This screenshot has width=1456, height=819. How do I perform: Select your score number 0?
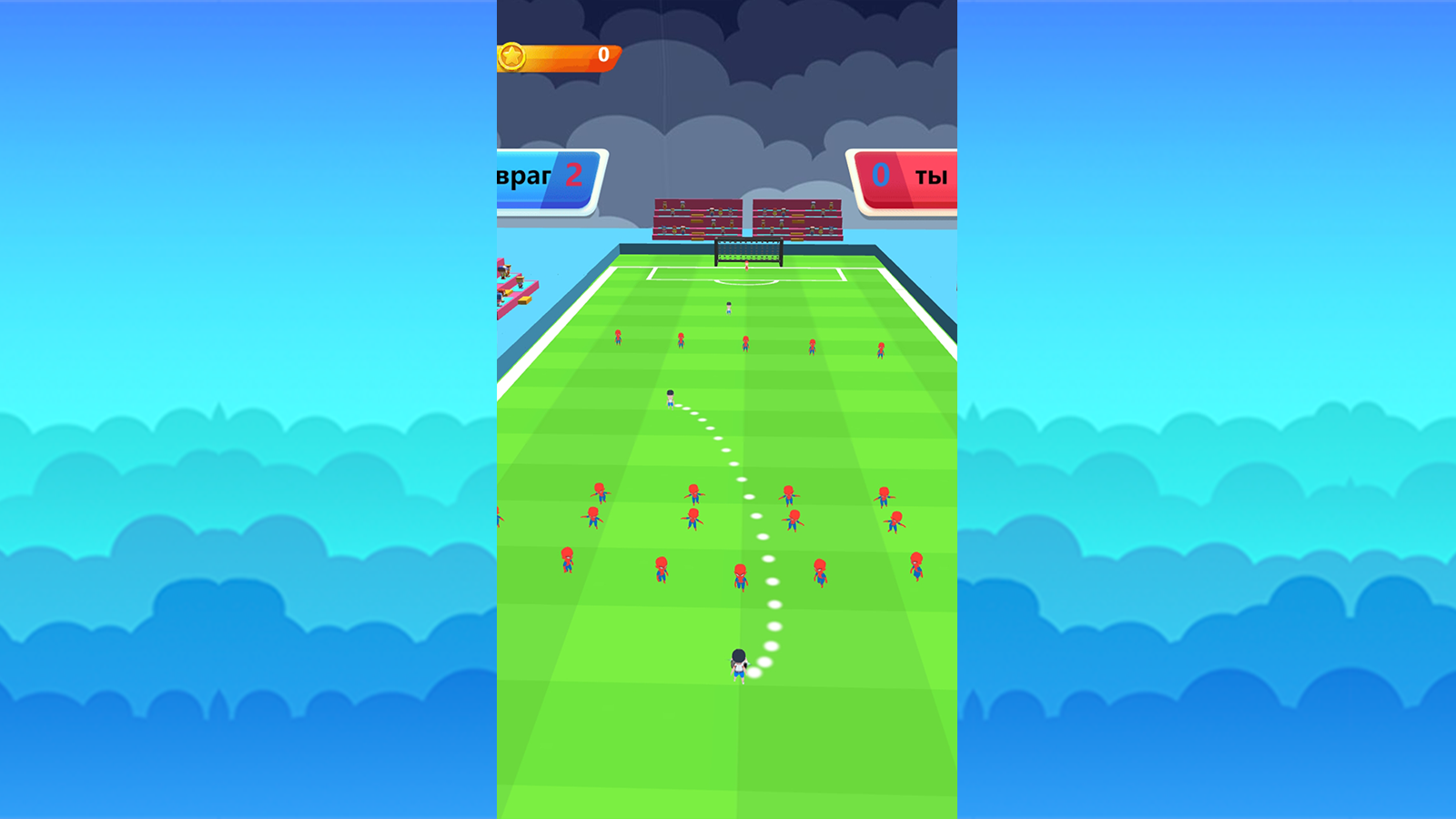coord(879,176)
